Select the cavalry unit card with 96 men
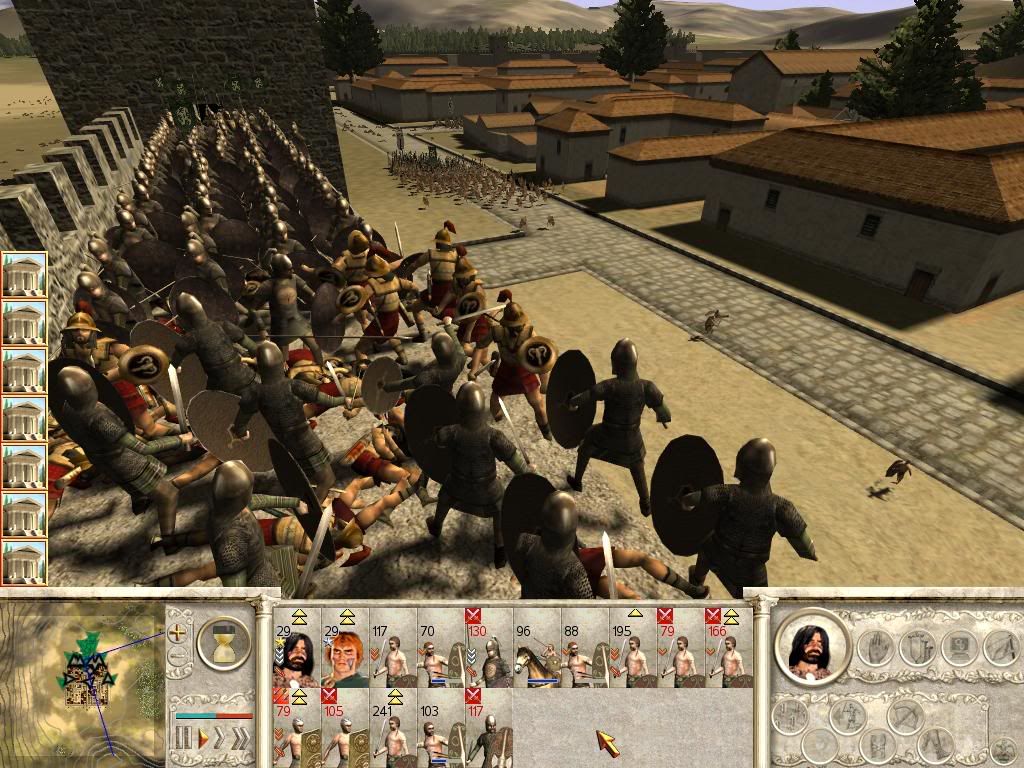The height and width of the screenshot is (768, 1024). click(536, 647)
